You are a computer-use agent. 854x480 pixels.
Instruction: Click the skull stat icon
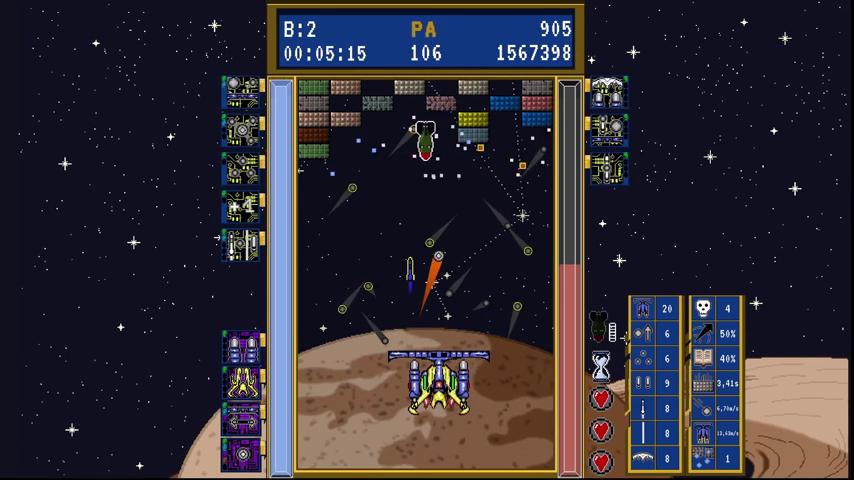pyautogui.click(x=703, y=308)
